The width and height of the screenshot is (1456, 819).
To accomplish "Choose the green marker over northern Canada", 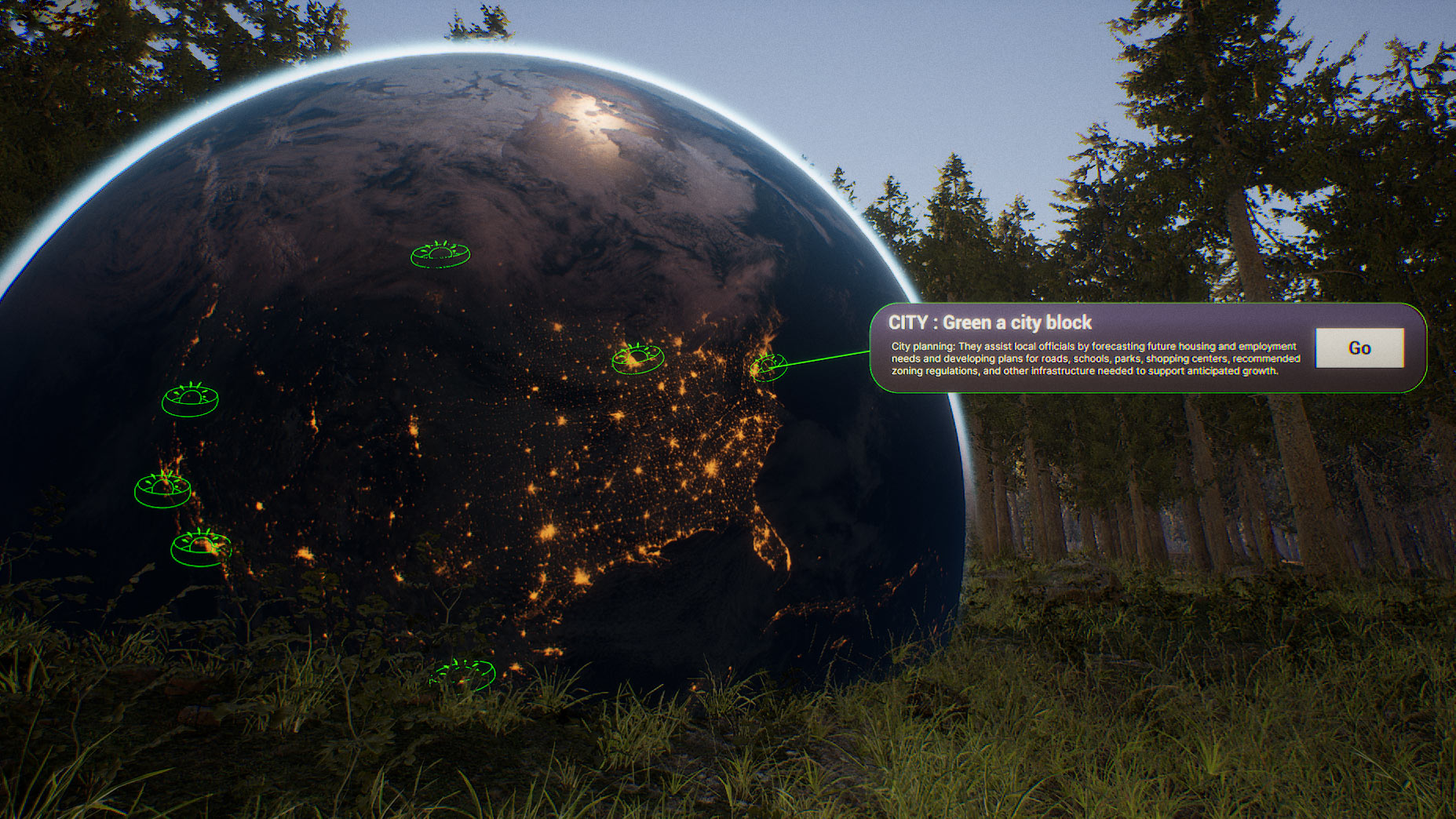I will (440, 254).
